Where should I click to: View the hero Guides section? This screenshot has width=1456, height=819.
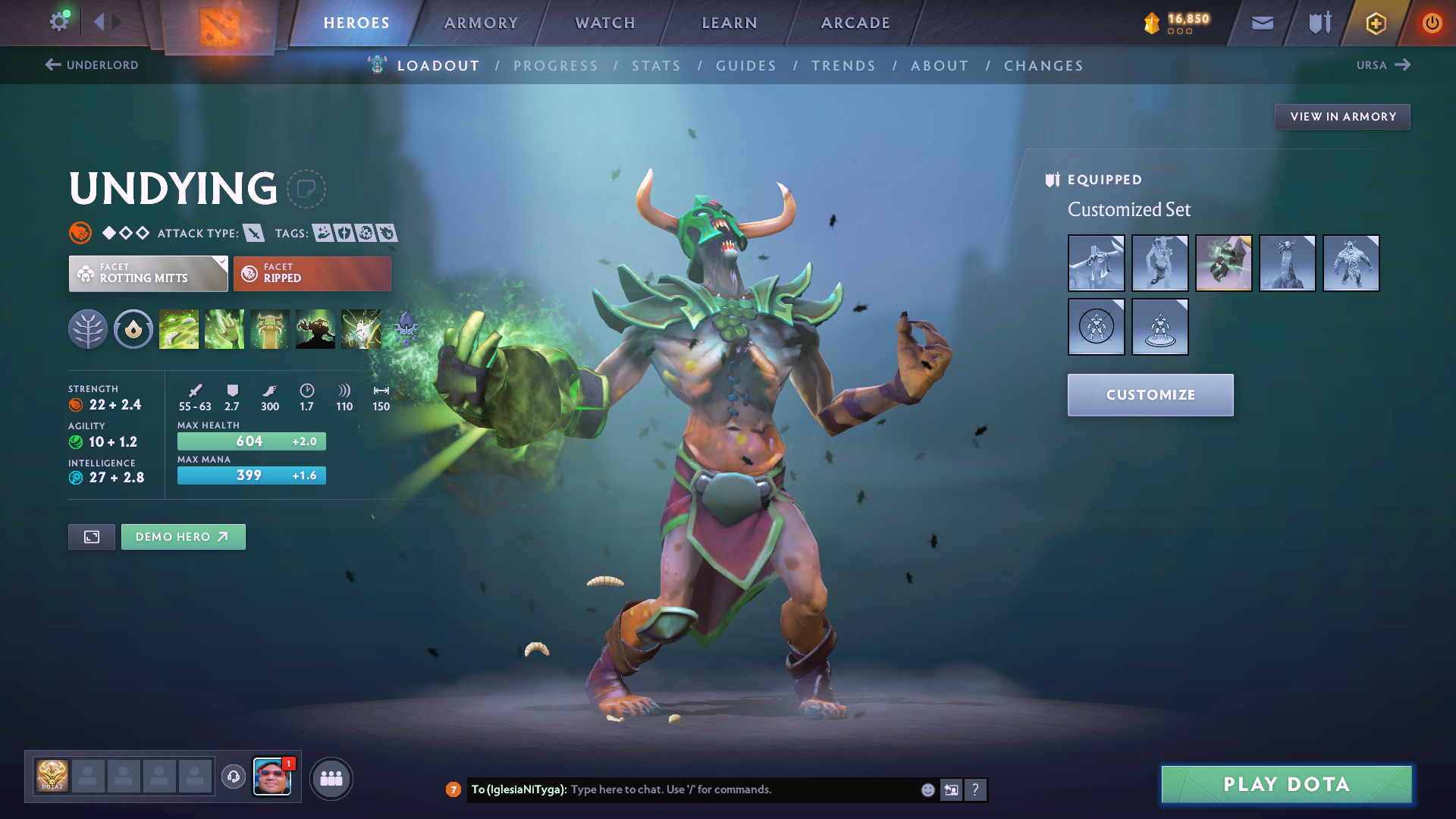pyautogui.click(x=746, y=66)
